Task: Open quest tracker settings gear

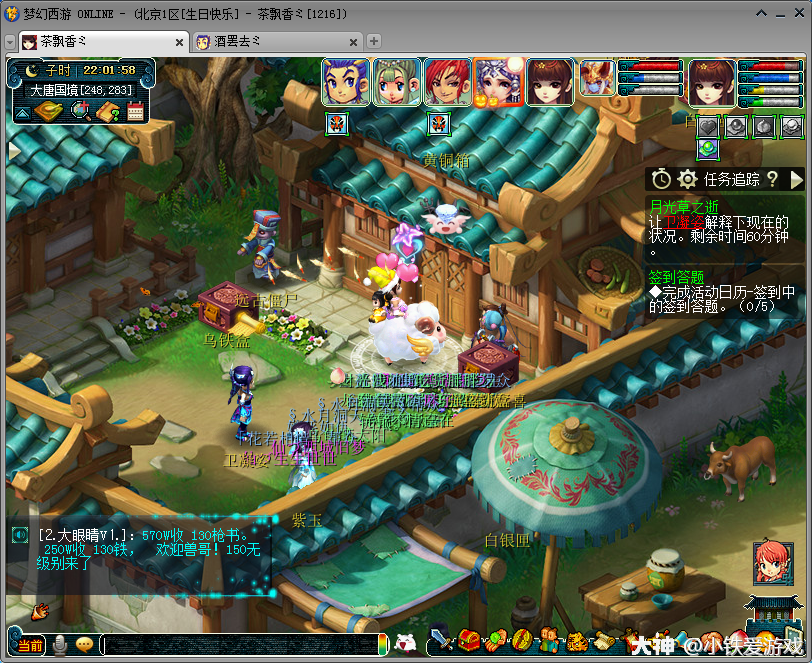Action: (687, 179)
